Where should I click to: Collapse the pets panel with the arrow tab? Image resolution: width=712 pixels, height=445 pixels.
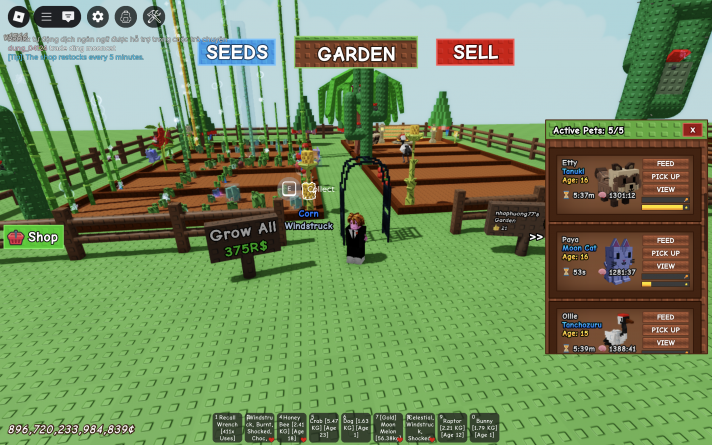[536, 237]
